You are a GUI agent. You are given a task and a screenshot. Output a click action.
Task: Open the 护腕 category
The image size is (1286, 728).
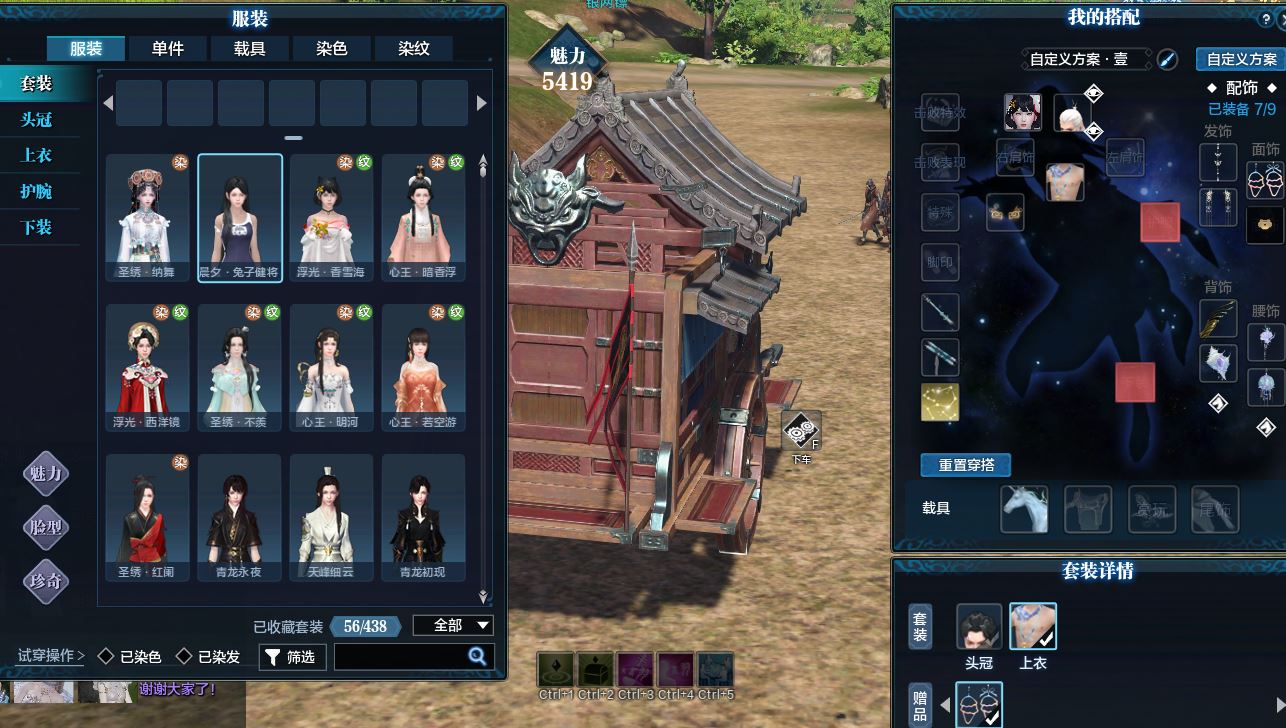pyautogui.click(x=37, y=191)
